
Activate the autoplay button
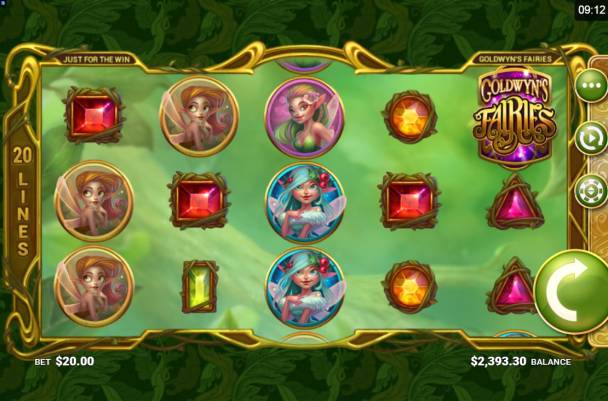click(591, 137)
